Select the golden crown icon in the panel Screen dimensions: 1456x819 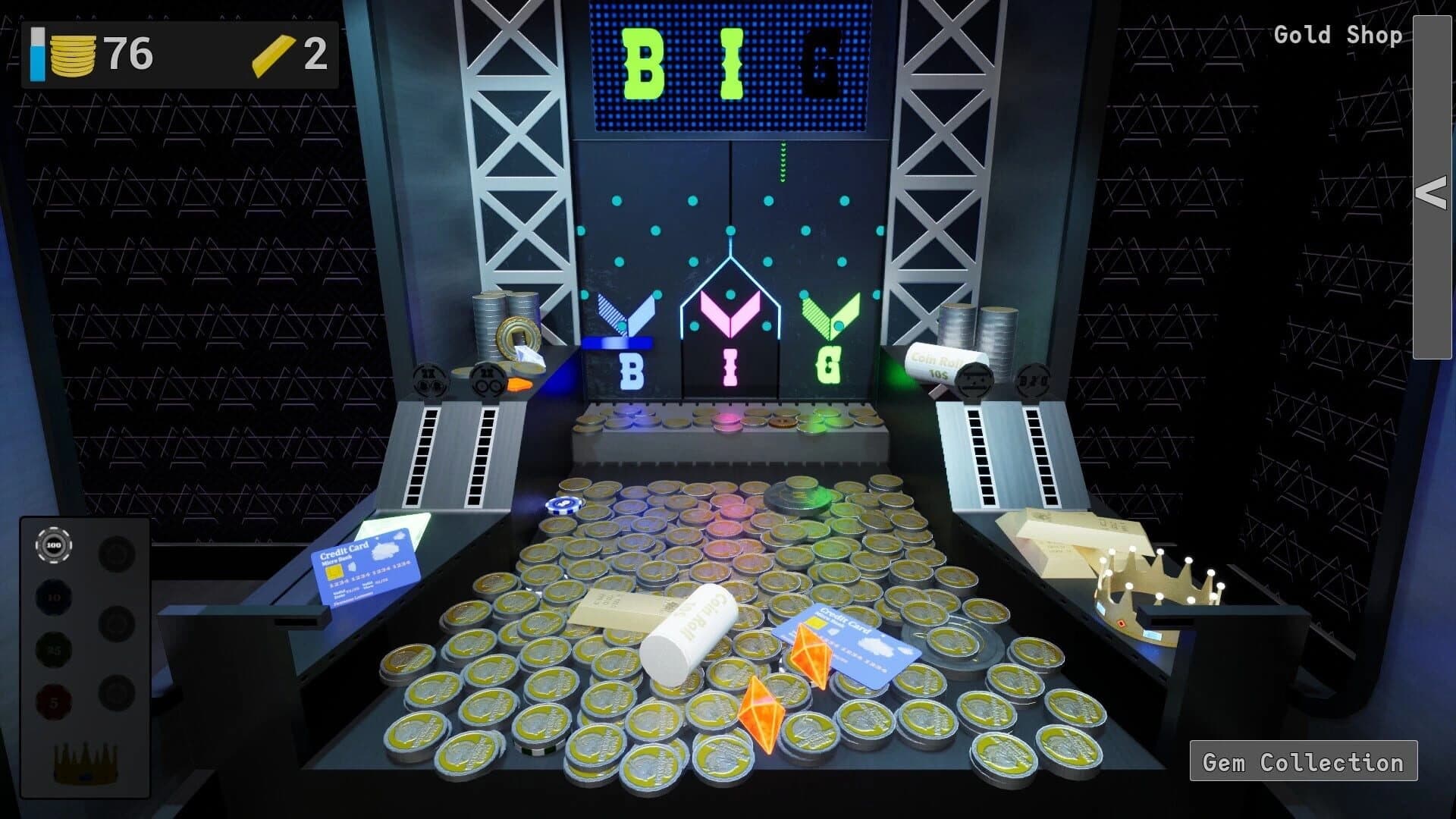click(x=86, y=764)
